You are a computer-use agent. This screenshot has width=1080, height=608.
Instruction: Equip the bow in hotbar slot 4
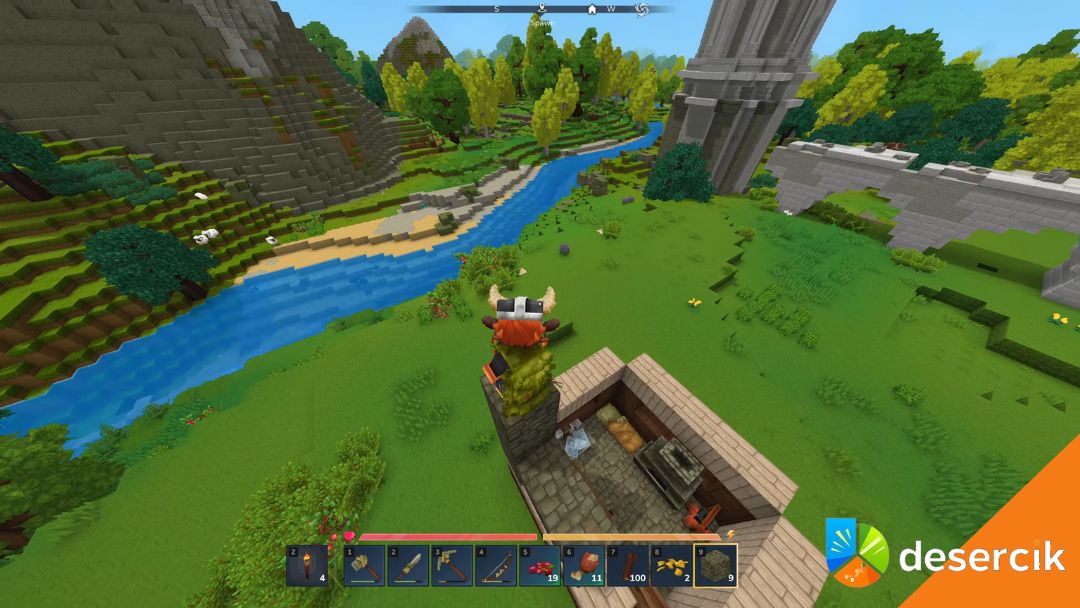(496, 565)
